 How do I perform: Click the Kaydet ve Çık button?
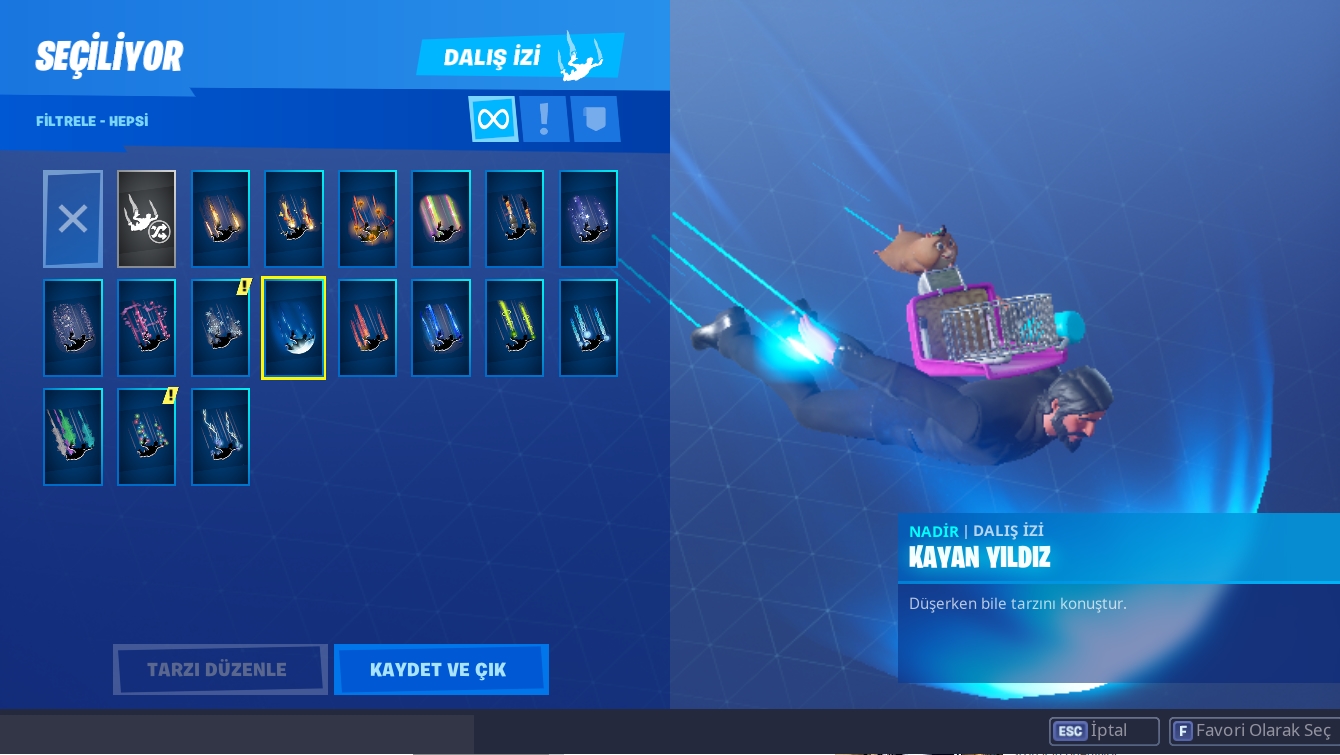pyautogui.click(x=440, y=669)
